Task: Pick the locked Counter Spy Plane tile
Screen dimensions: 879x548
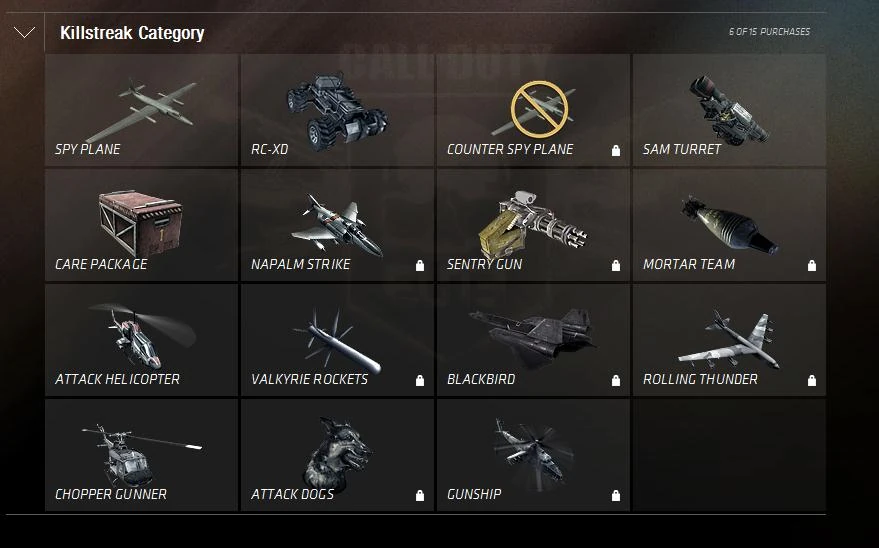Action: click(533, 110)
